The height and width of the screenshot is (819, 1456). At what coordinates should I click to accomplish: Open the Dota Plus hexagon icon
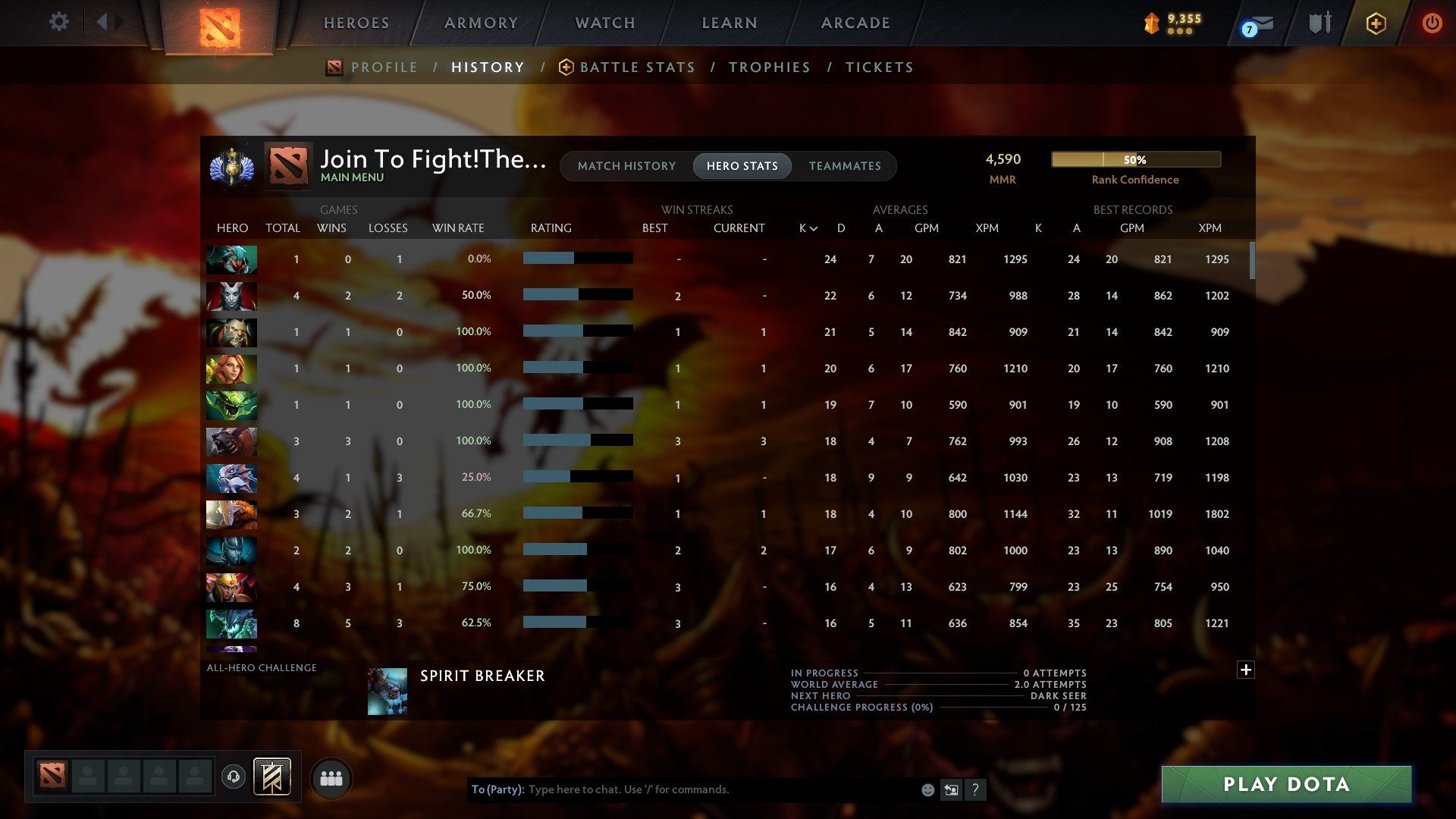click(x=1376, y=24)
